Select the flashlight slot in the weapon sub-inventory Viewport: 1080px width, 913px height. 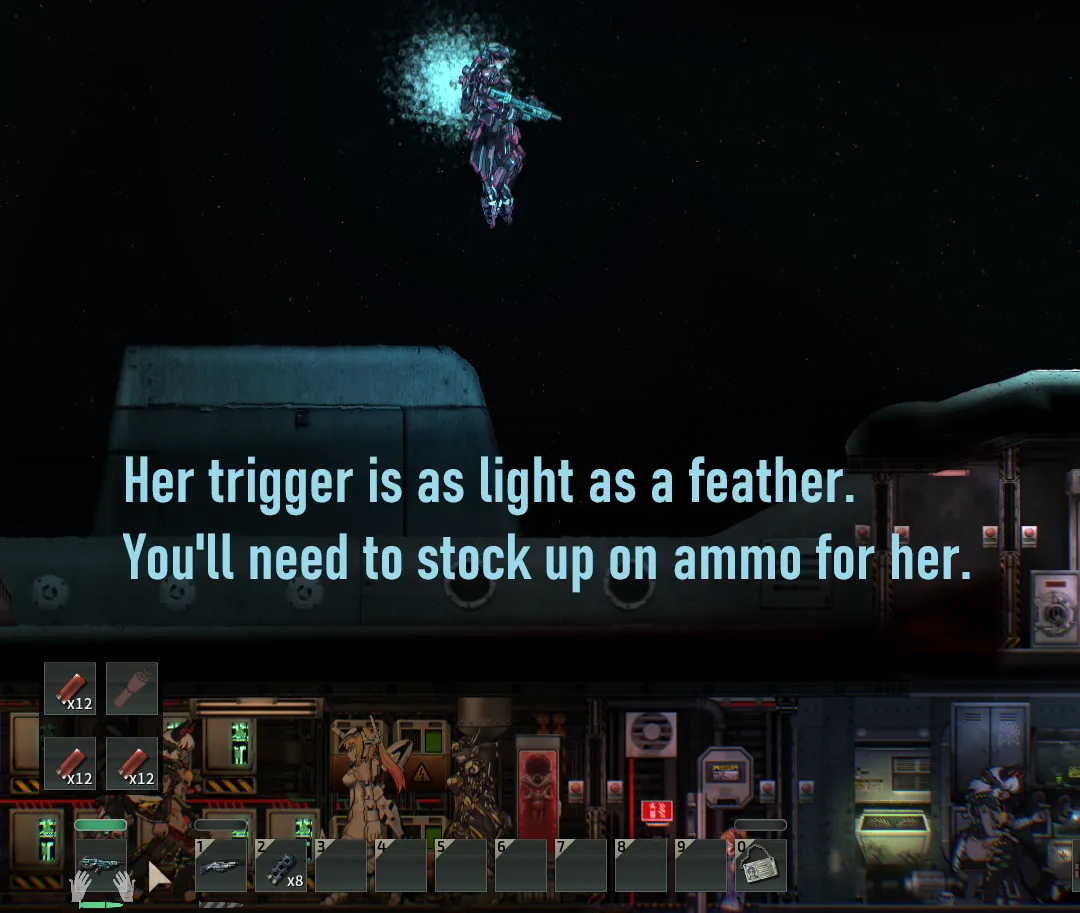coord(132,688)
